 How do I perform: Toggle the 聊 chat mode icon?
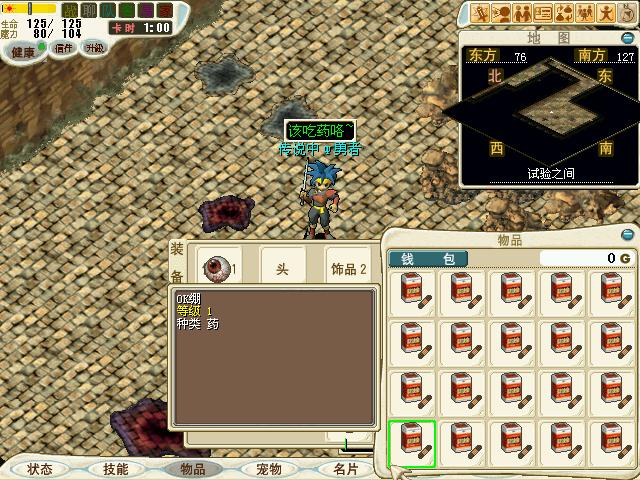pyautogui.click(x=89, y=10)
